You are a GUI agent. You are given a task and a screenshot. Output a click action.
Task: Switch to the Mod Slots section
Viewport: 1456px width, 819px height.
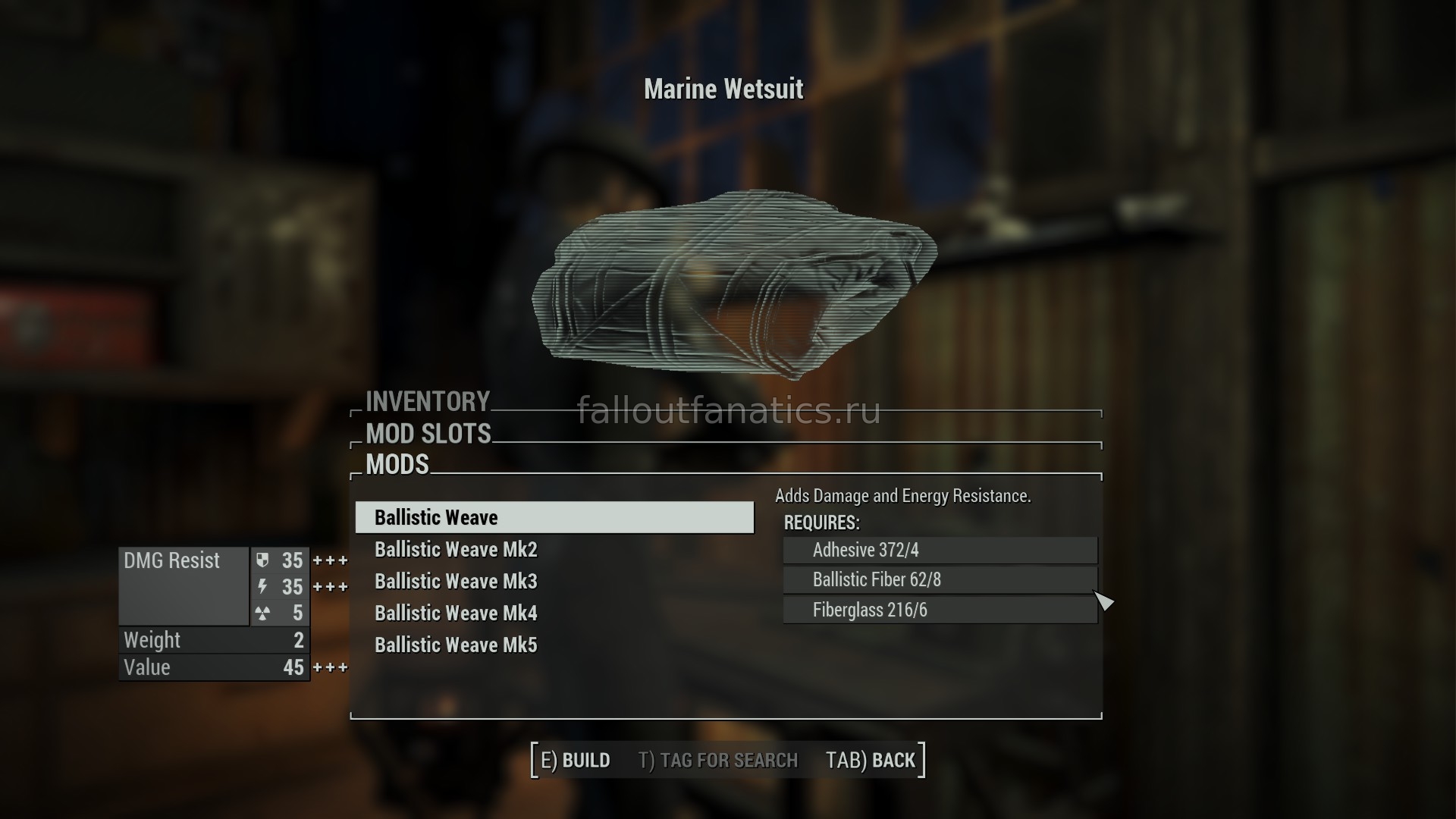(428, 434)
